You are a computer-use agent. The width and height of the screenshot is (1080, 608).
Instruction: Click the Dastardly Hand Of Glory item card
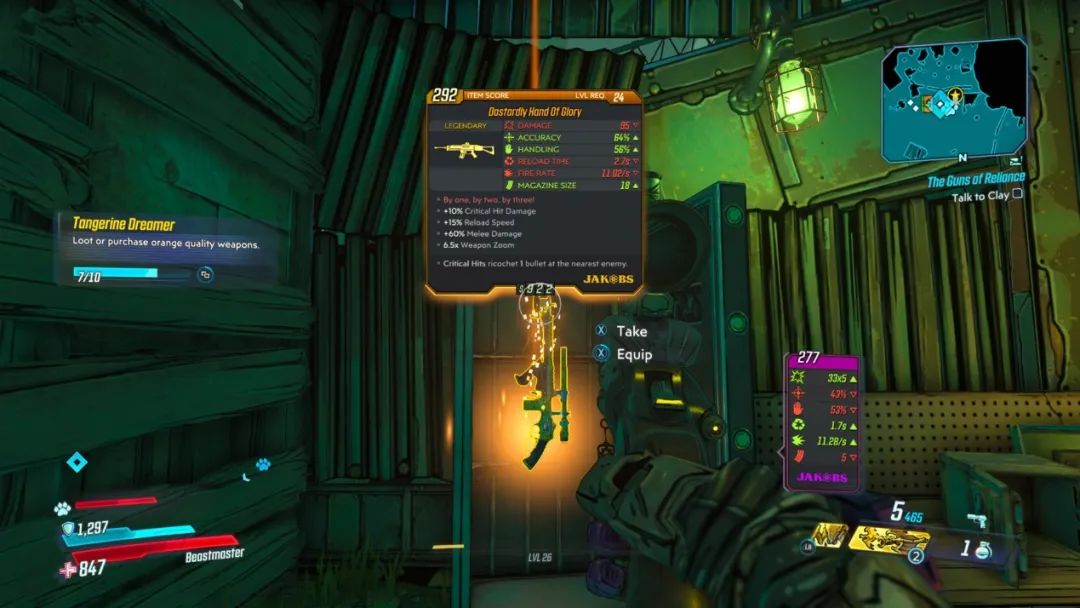tap(535, 190)
